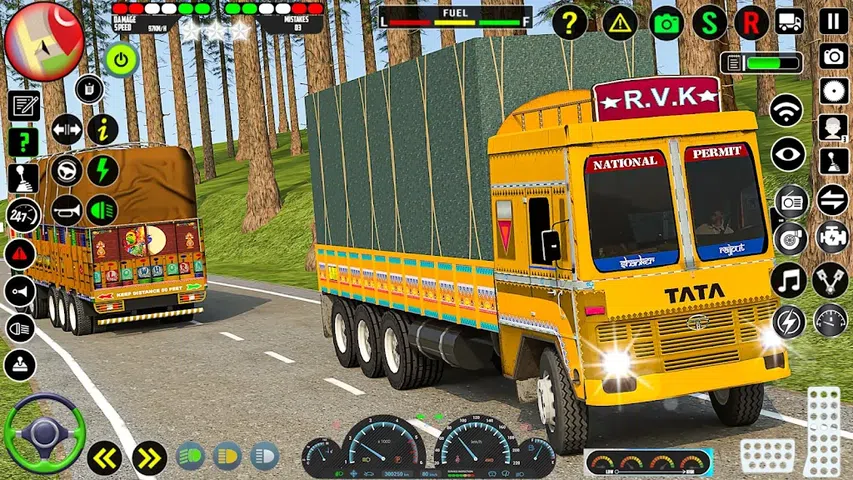Screen dimensions: 853x480
Task: Activate the left turn indicator arrows
Action: pyautogui.click(x=104, y=457)
